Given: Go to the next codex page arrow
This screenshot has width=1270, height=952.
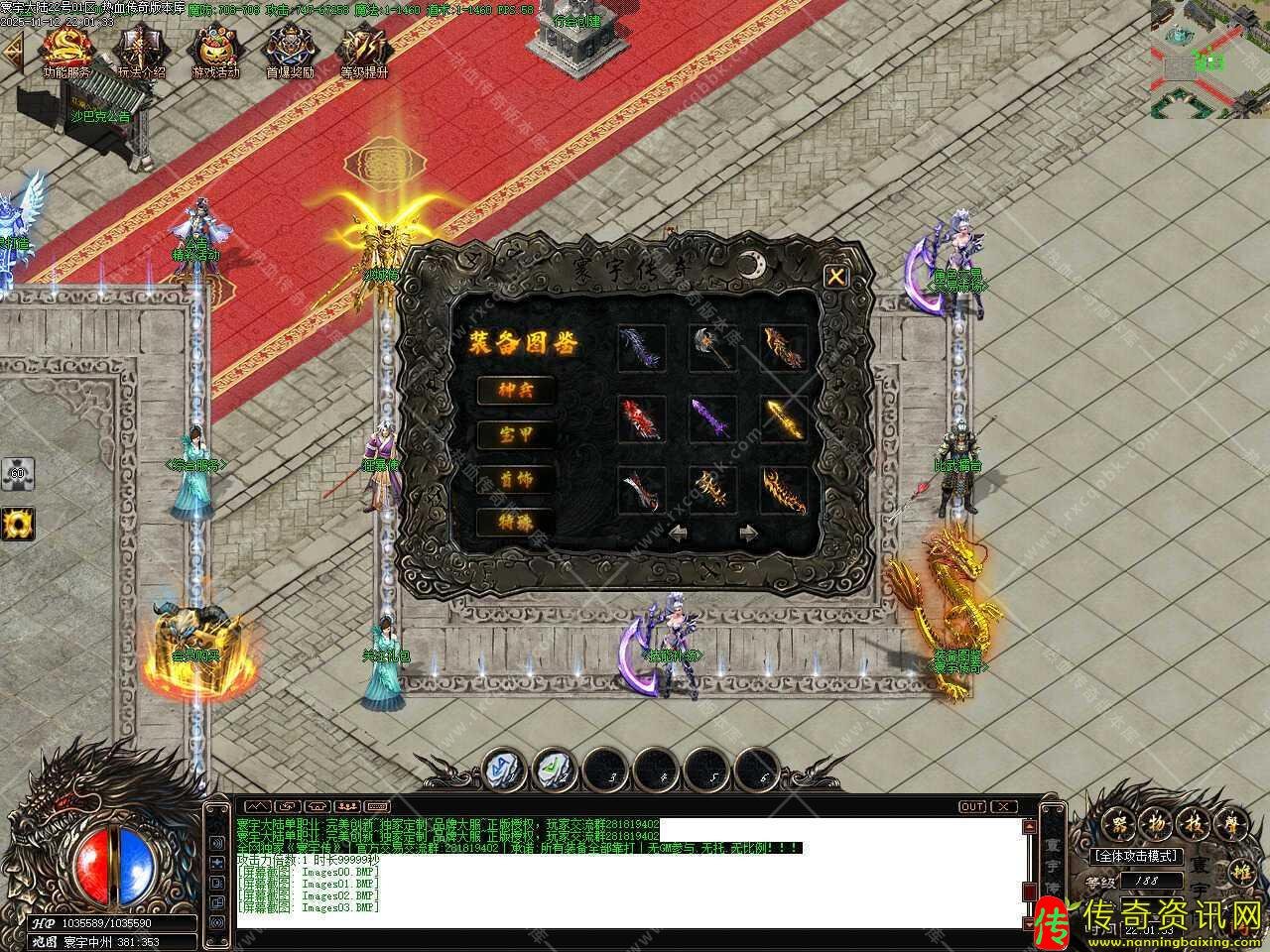Looking at the screenshot, I should pos(749,534).
